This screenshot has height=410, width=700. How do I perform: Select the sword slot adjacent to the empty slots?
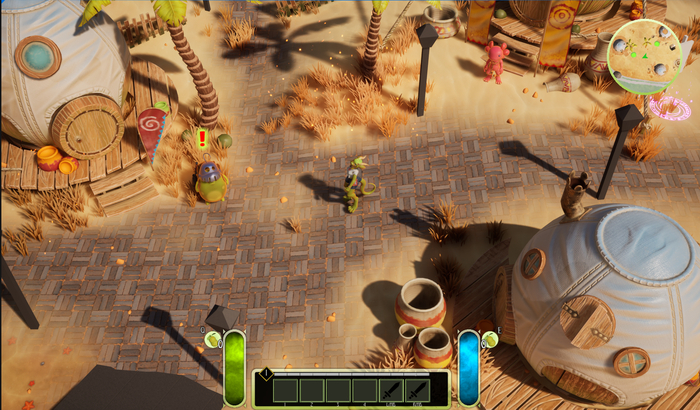pyautogui.click(x=391, y=390)
